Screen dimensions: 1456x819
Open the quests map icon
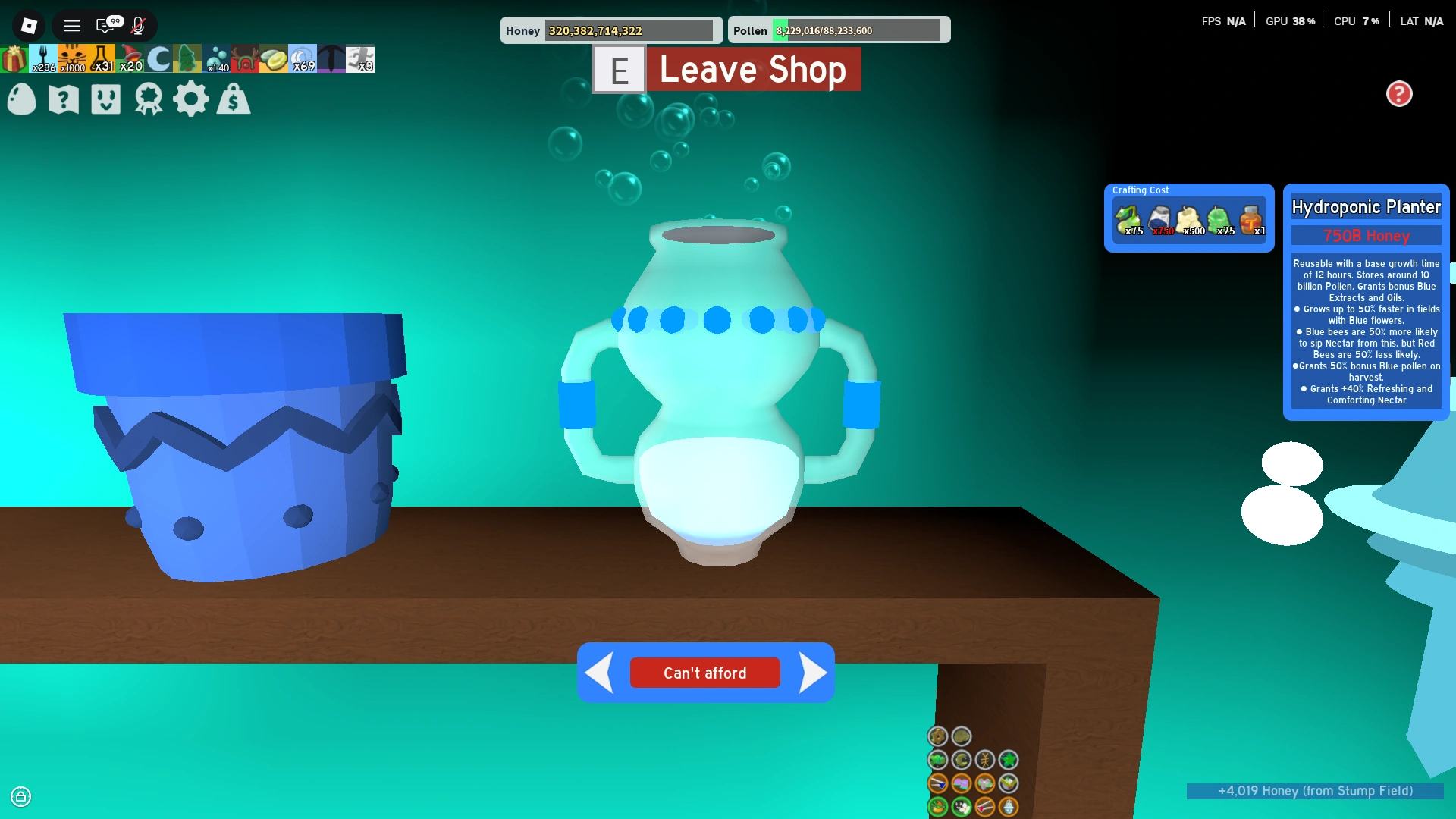coord(64,99)
